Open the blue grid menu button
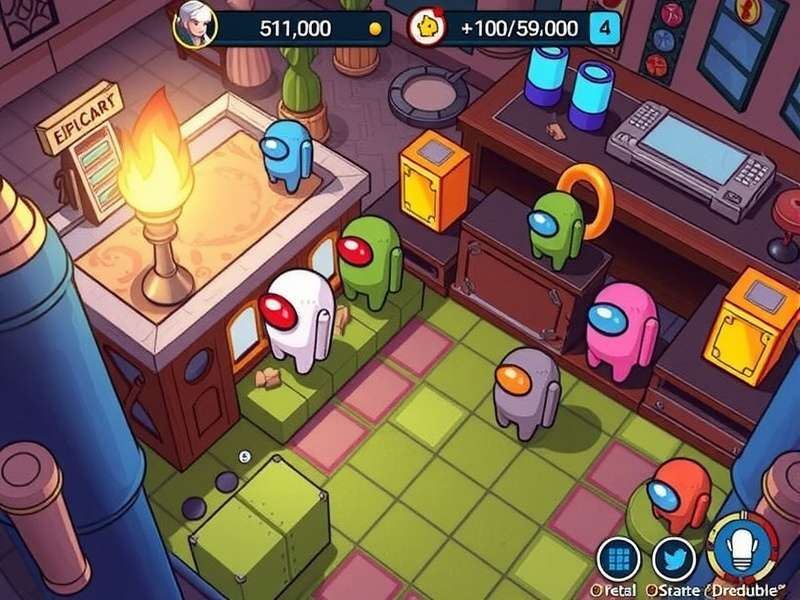Screen dimensions: 800x600 pos(618,558)
